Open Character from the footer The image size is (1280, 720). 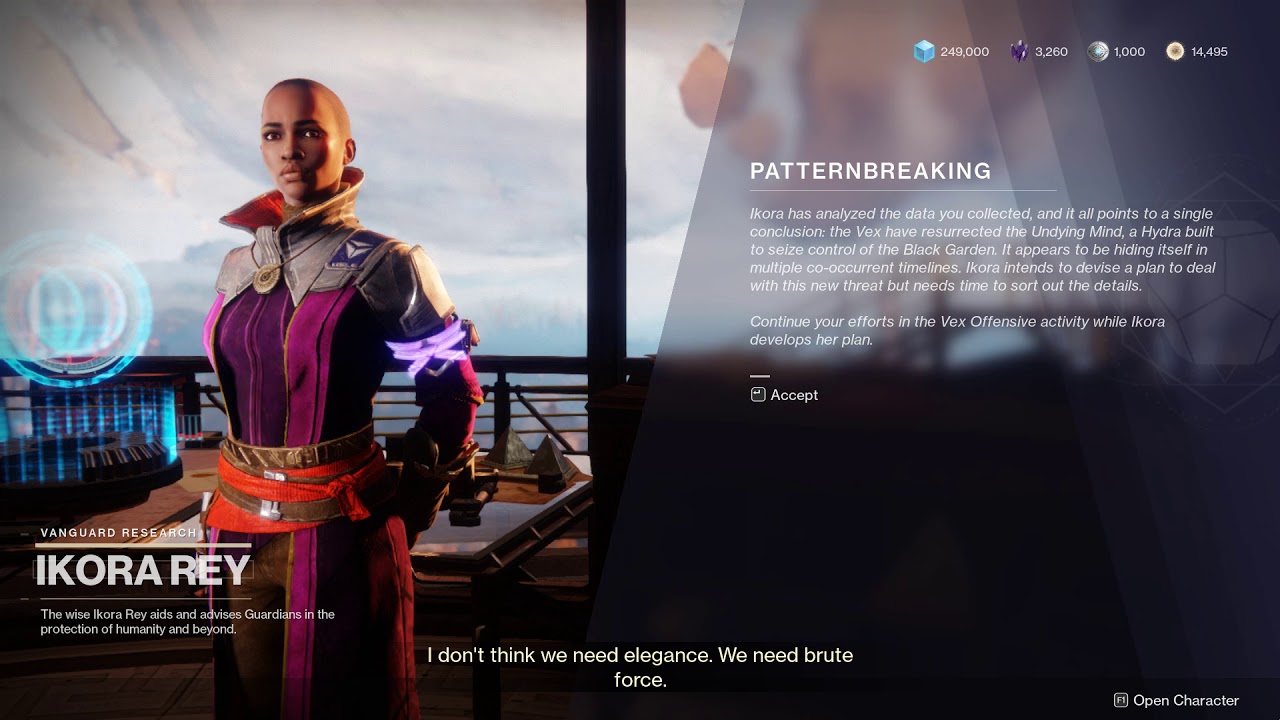coord(1176,700)
